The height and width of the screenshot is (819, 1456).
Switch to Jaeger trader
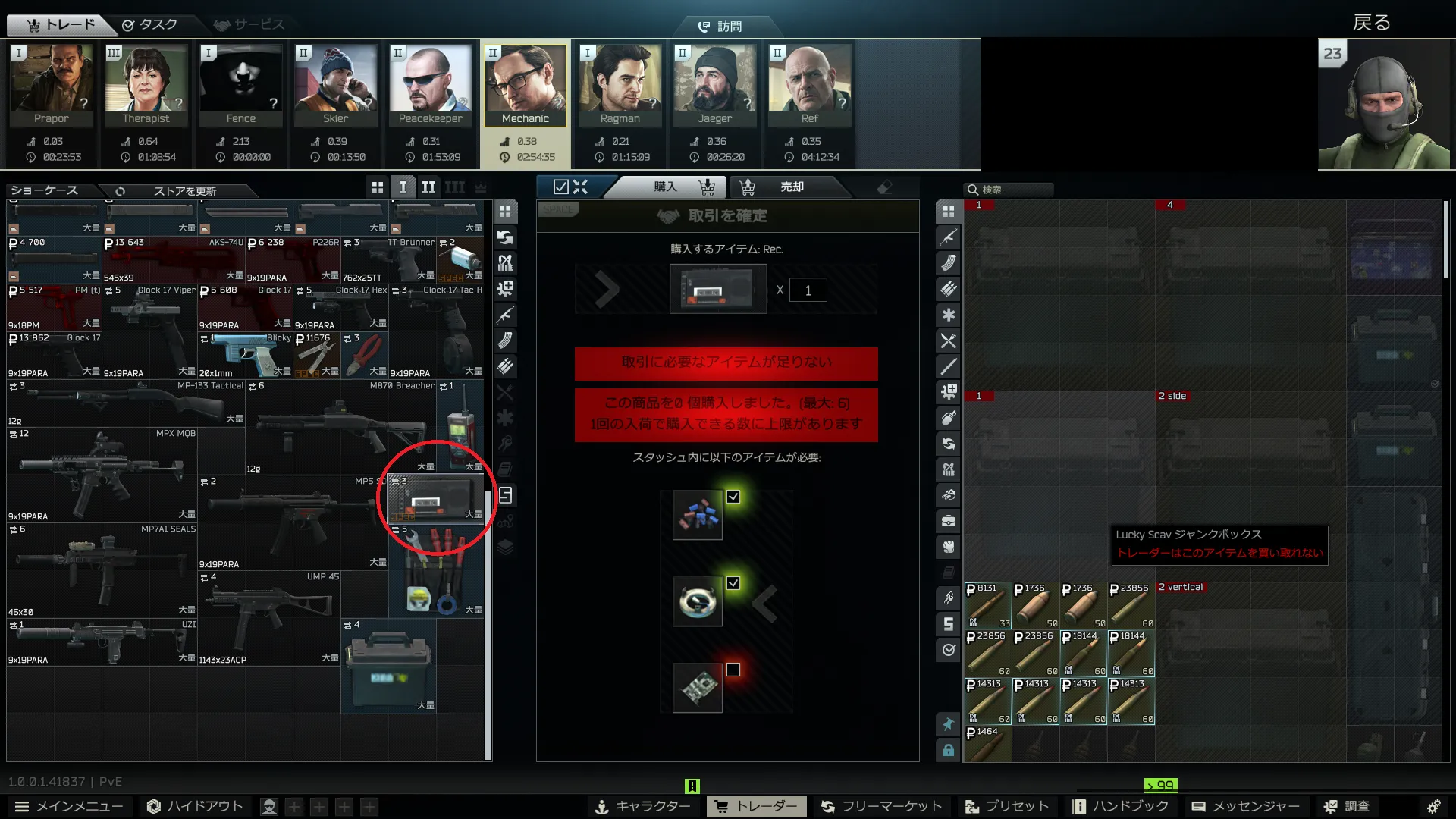714,85
